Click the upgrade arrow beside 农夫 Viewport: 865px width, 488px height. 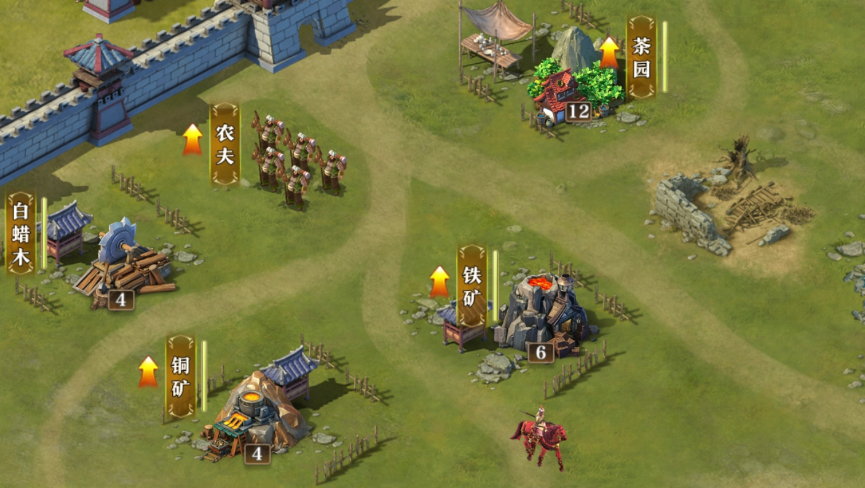click(x=193, y=139)
